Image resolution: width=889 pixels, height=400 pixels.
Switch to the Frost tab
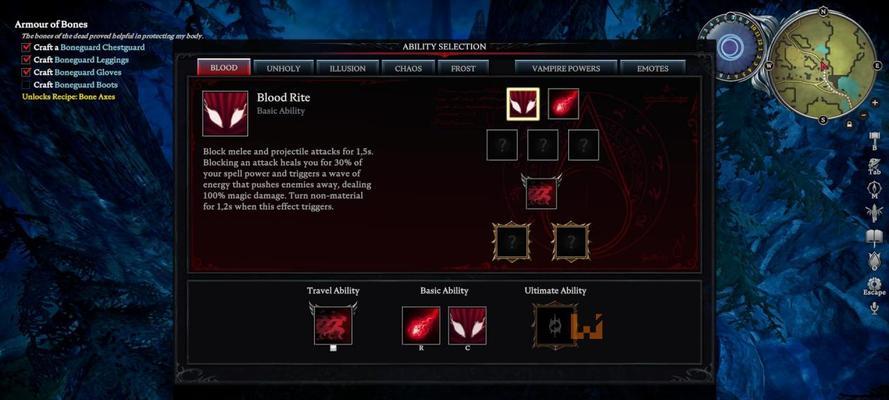[462, 68]
